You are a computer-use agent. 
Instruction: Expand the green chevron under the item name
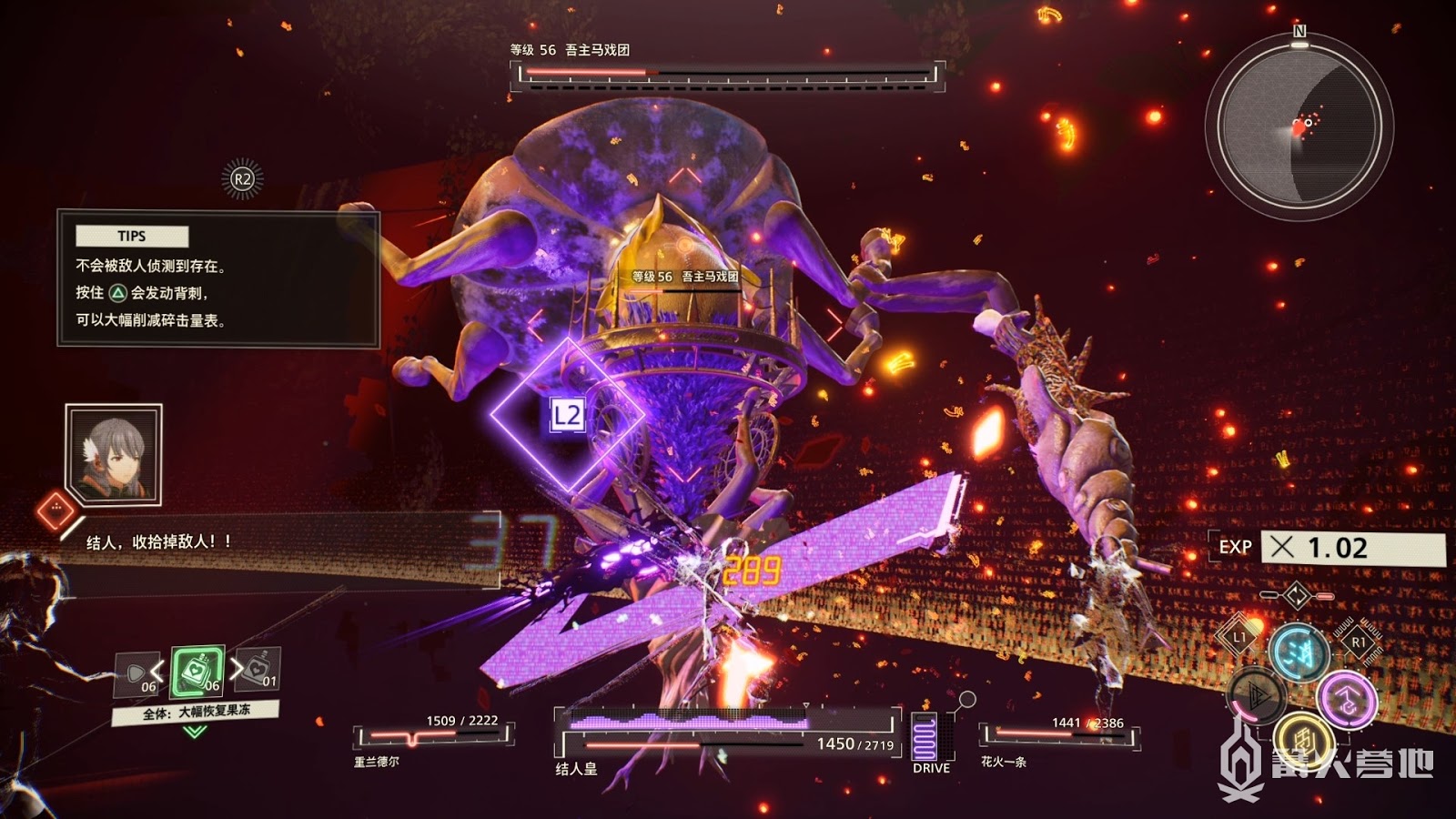pyautogui.click(x=195, y=732)
